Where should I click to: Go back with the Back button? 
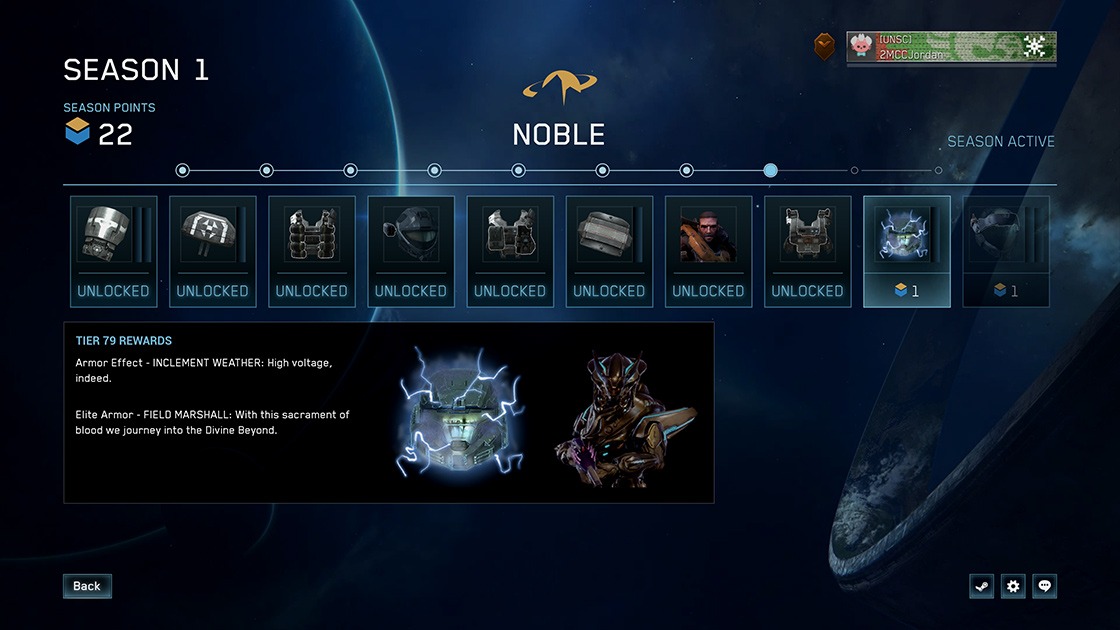pos(87,586)
